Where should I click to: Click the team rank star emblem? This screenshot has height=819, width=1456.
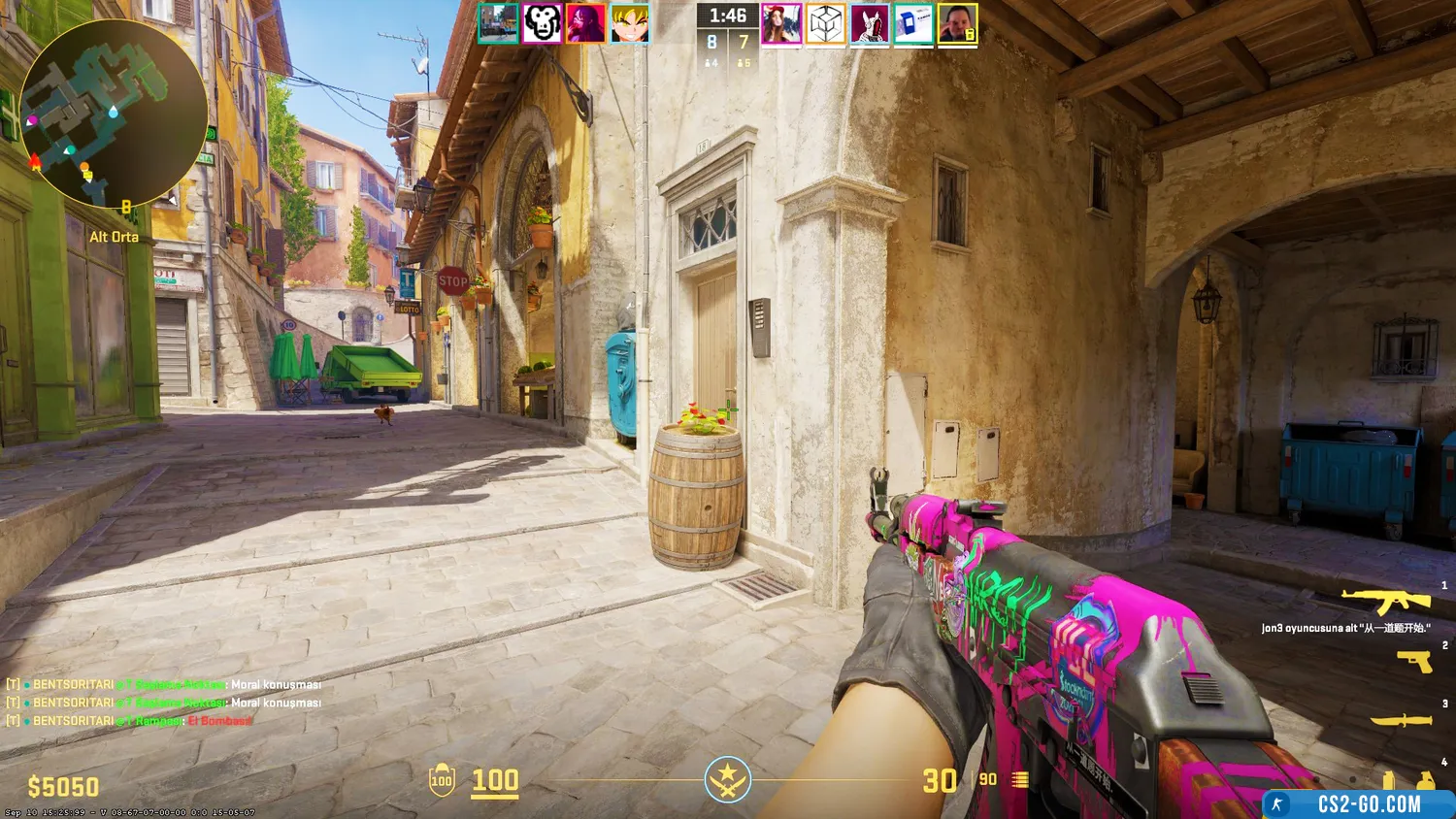pos(727,779)
